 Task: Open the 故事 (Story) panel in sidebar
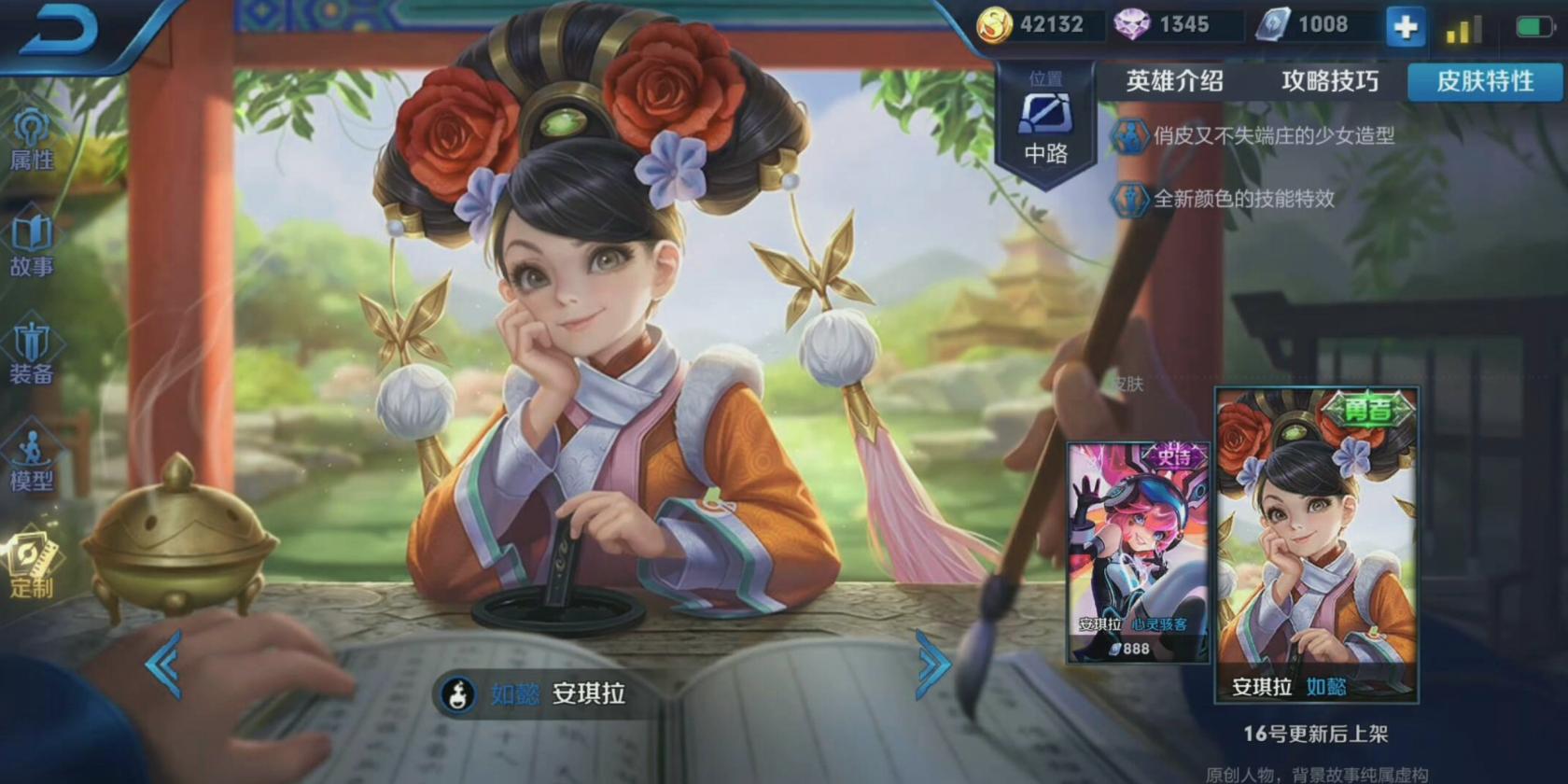33,241
